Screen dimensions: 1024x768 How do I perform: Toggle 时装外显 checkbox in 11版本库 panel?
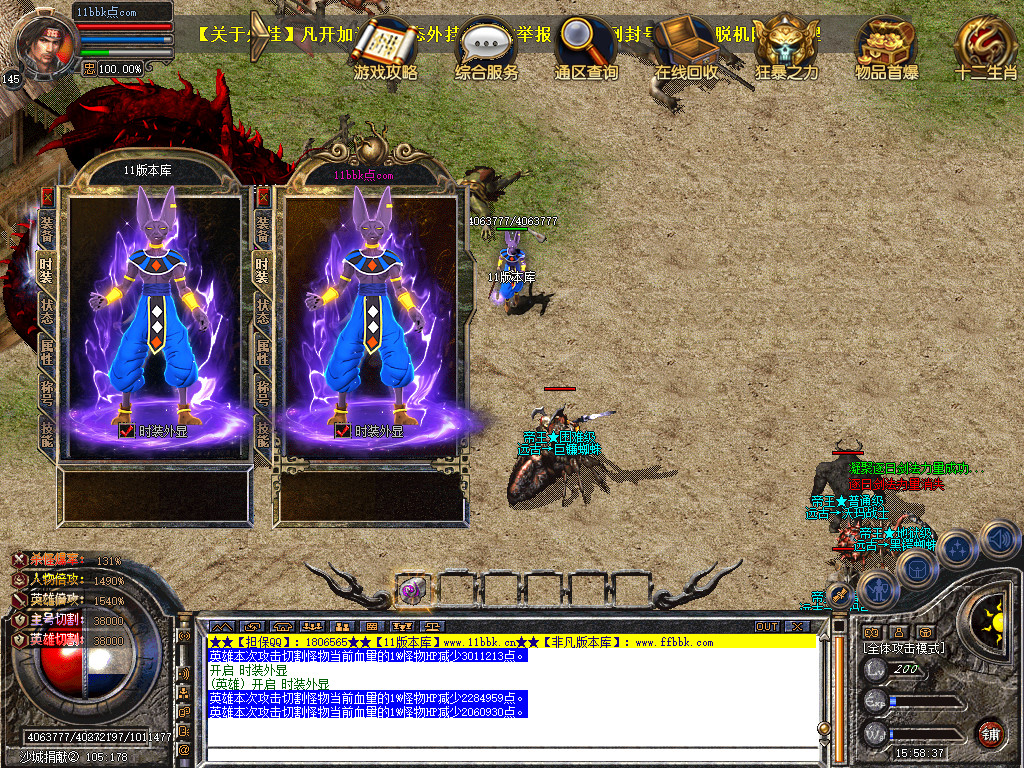click(x=126, y=431)
